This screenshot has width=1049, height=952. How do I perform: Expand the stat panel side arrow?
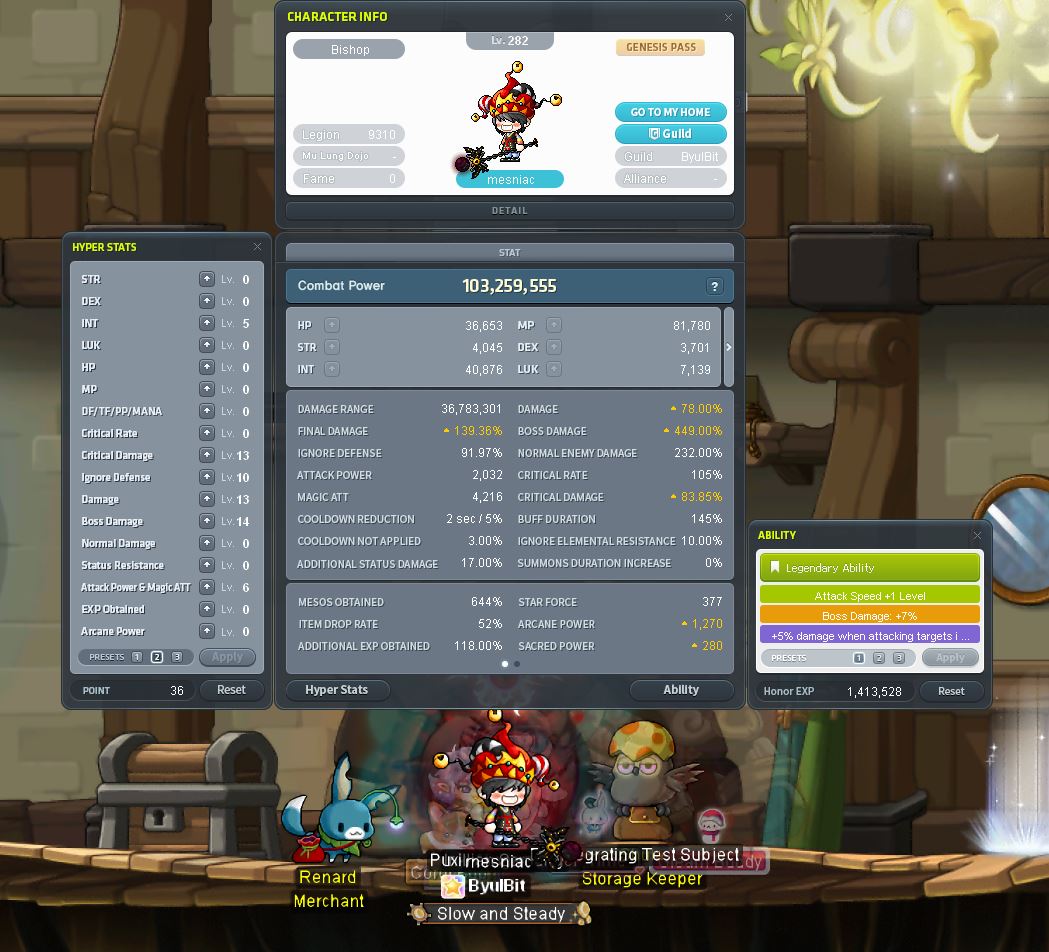coord(728,347)
